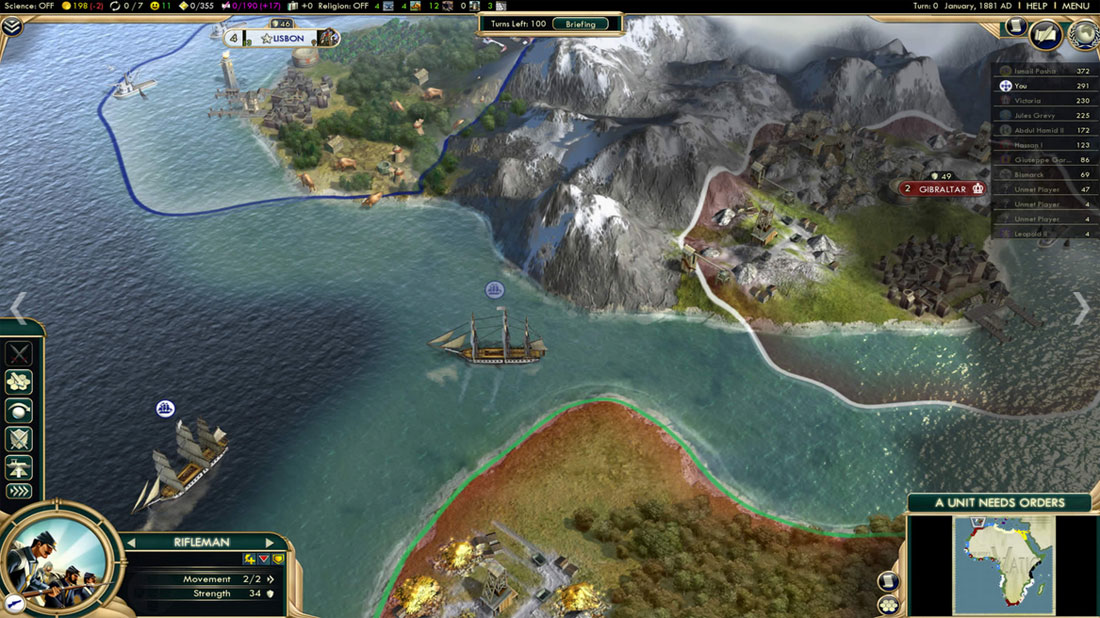Viewport: 1100px width, 618px height.
Task: Select the sailing ship unit flag icon
Action: pyautogui.click(x=494, y=290)
